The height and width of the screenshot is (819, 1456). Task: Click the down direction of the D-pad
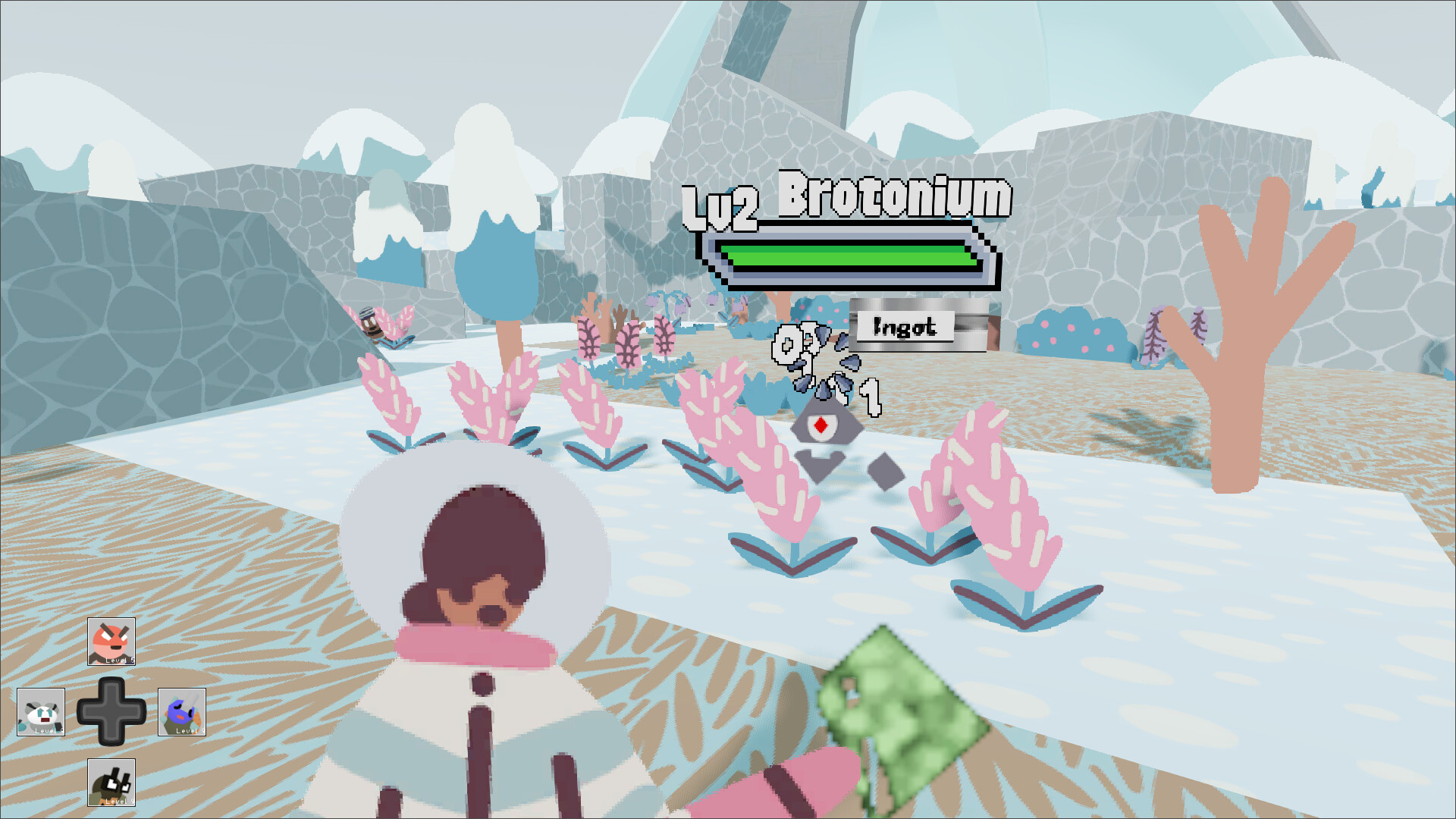112,738
